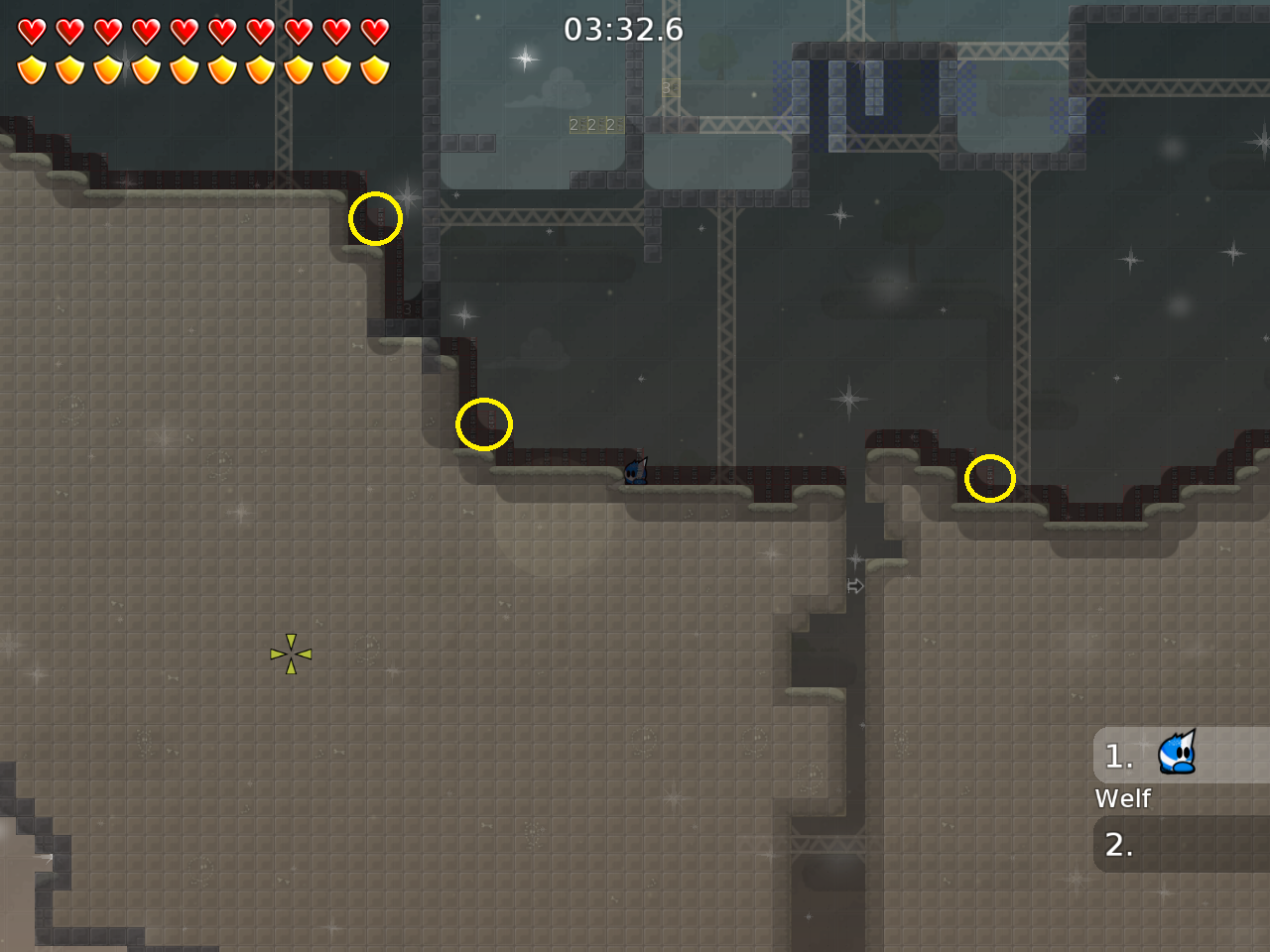This screenshot has height=952, width=1270.
Task: Click the middle yellow circle marker
Action: pyautogui.click(x=484, y=423)
